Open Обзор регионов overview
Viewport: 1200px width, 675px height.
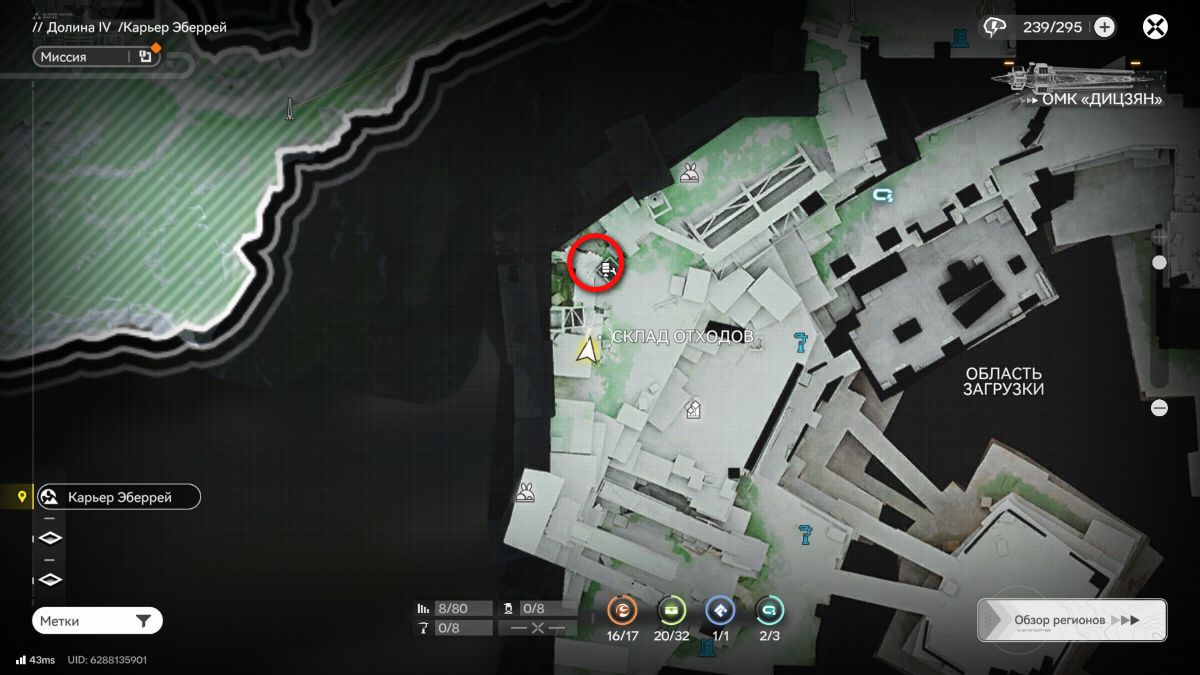click(x=1071, y=620)
